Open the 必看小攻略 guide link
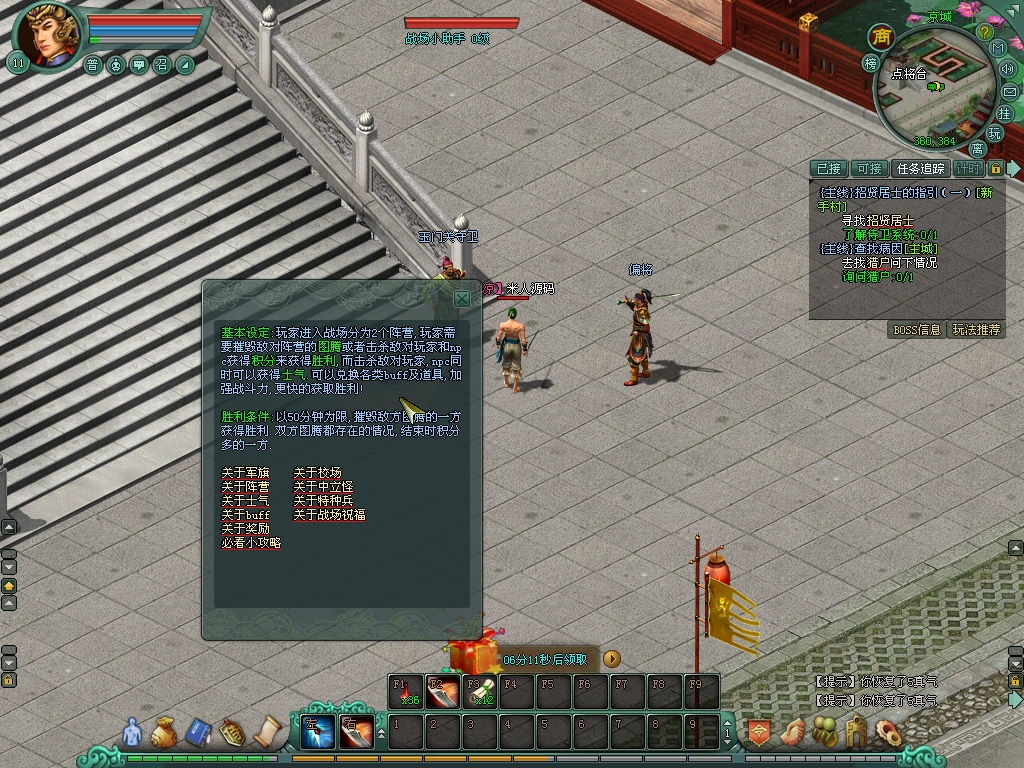1024x768 pixels. (x=251, y=543)
